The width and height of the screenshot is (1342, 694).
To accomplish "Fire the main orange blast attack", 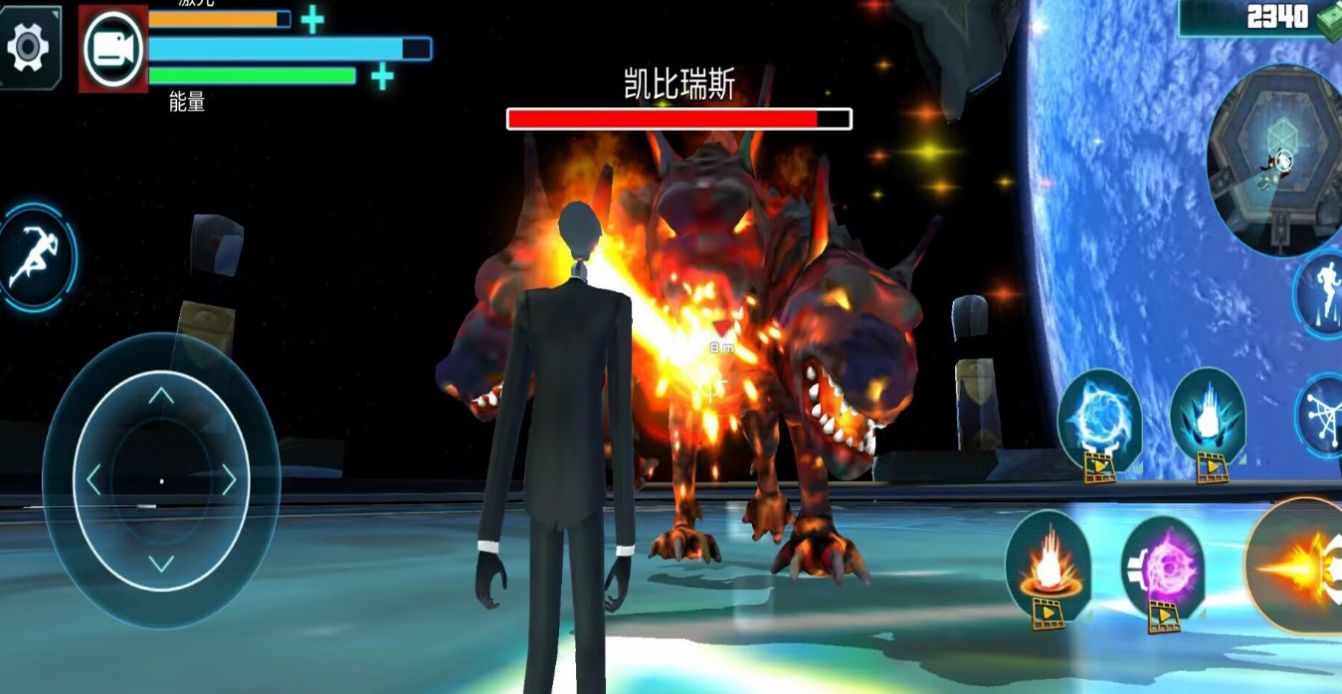I will [x=1300, y=567].
